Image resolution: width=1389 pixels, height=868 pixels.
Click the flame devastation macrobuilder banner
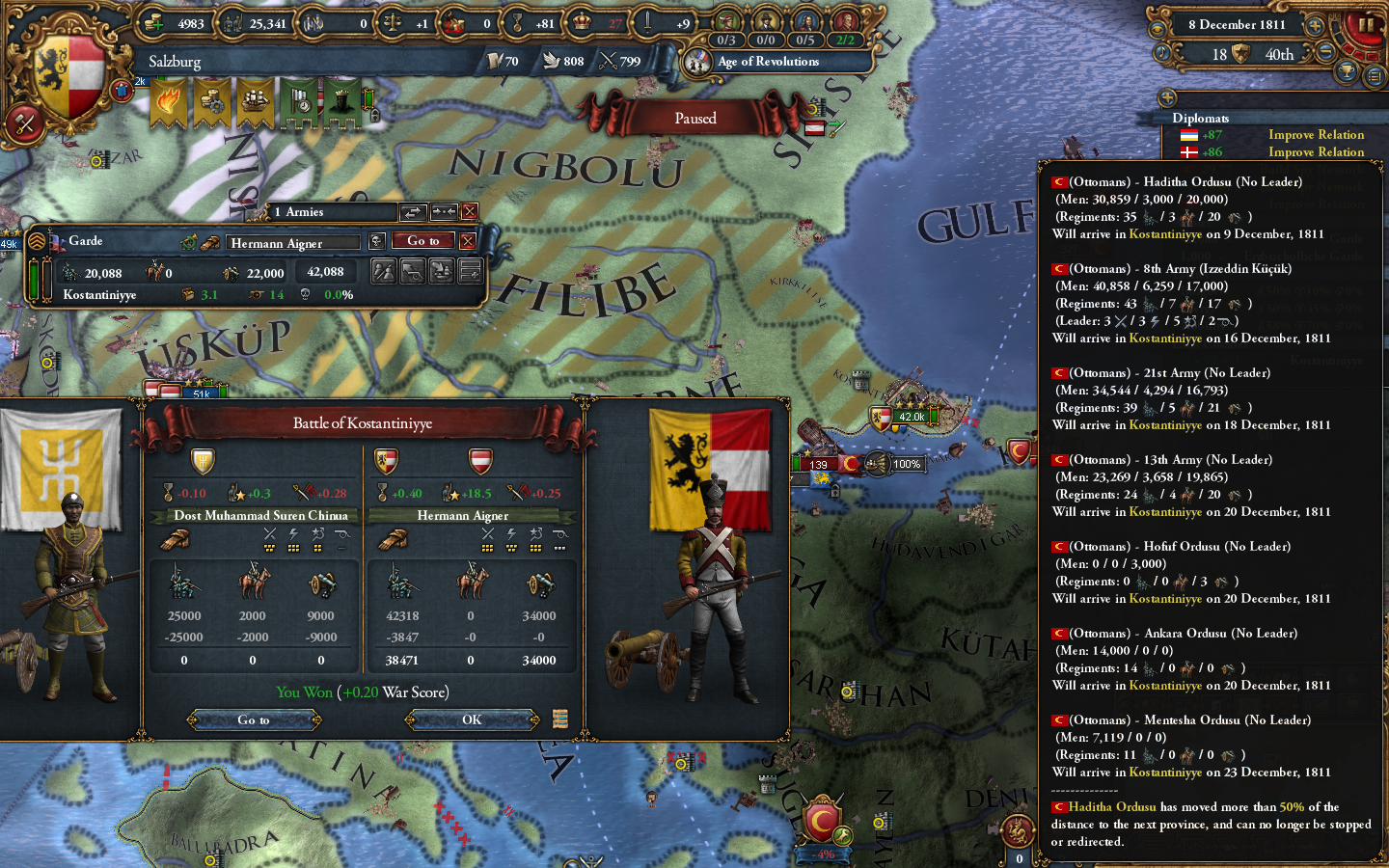169,101
